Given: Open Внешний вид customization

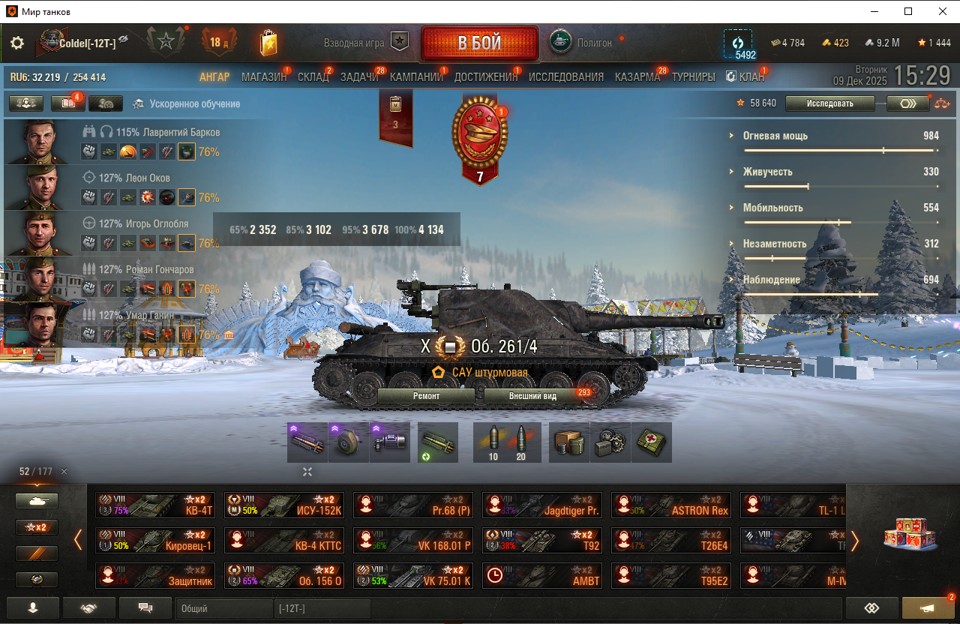Looking at the screenshot, I should click(x=532, y=396).
